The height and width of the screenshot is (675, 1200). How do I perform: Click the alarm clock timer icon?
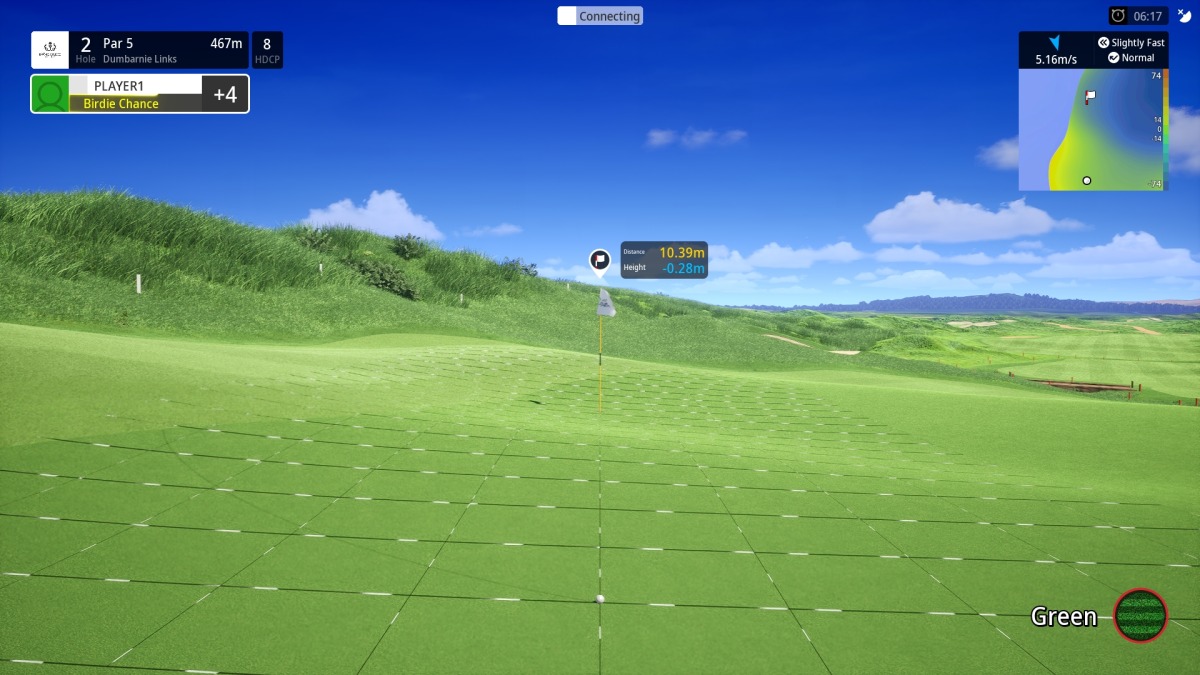coord(1119,16)
